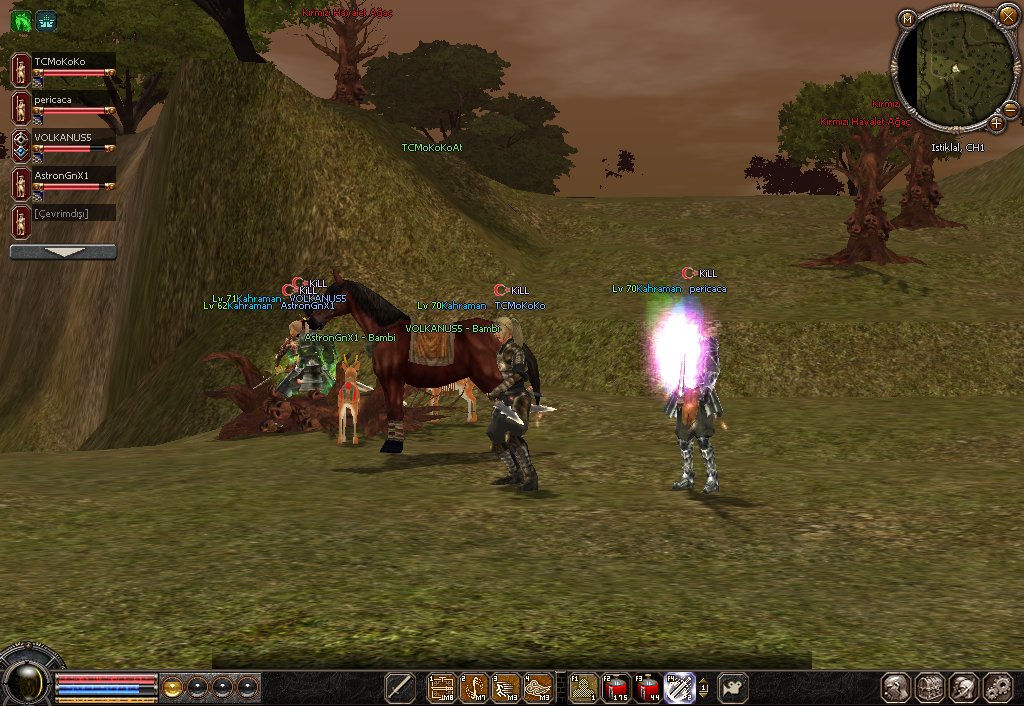Screen dimensions: 1024x706
Task: Toggle the camera mode button
Action: [x=733, y=688]
